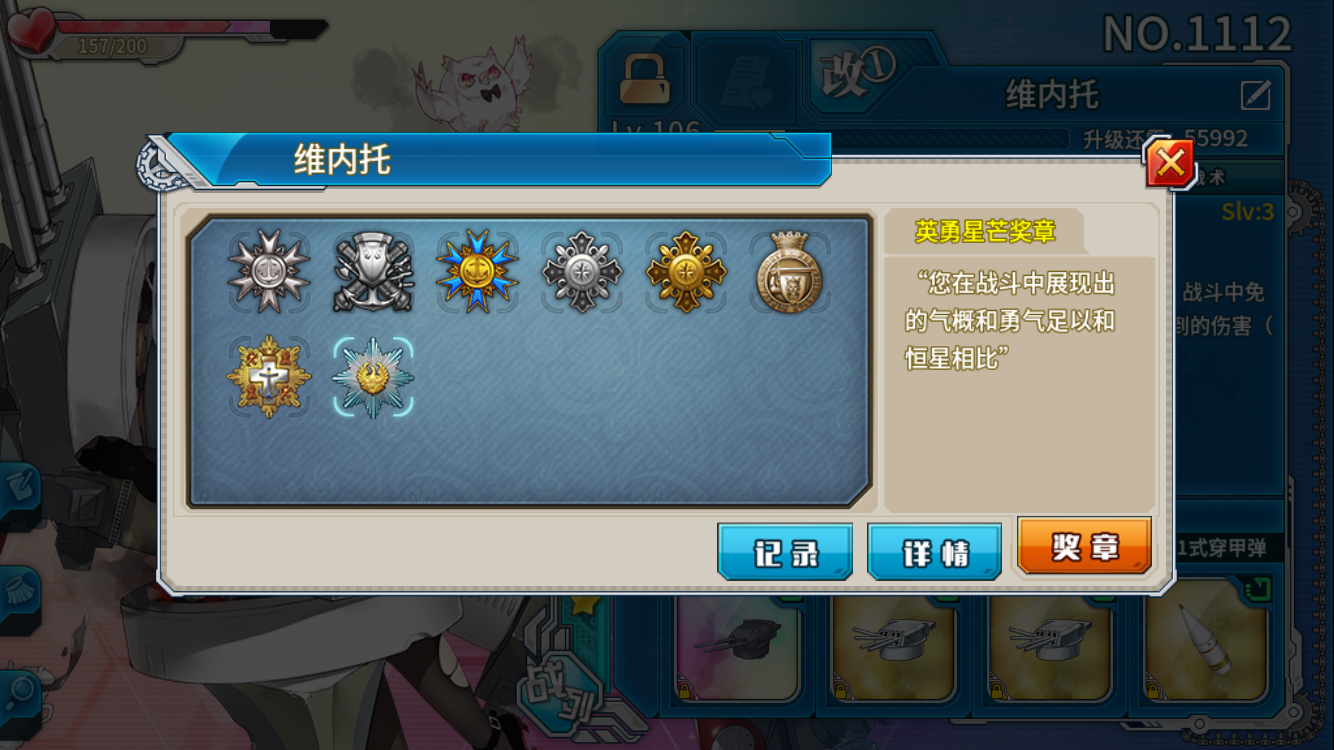Select the gold cross medal

coord(268,375)
